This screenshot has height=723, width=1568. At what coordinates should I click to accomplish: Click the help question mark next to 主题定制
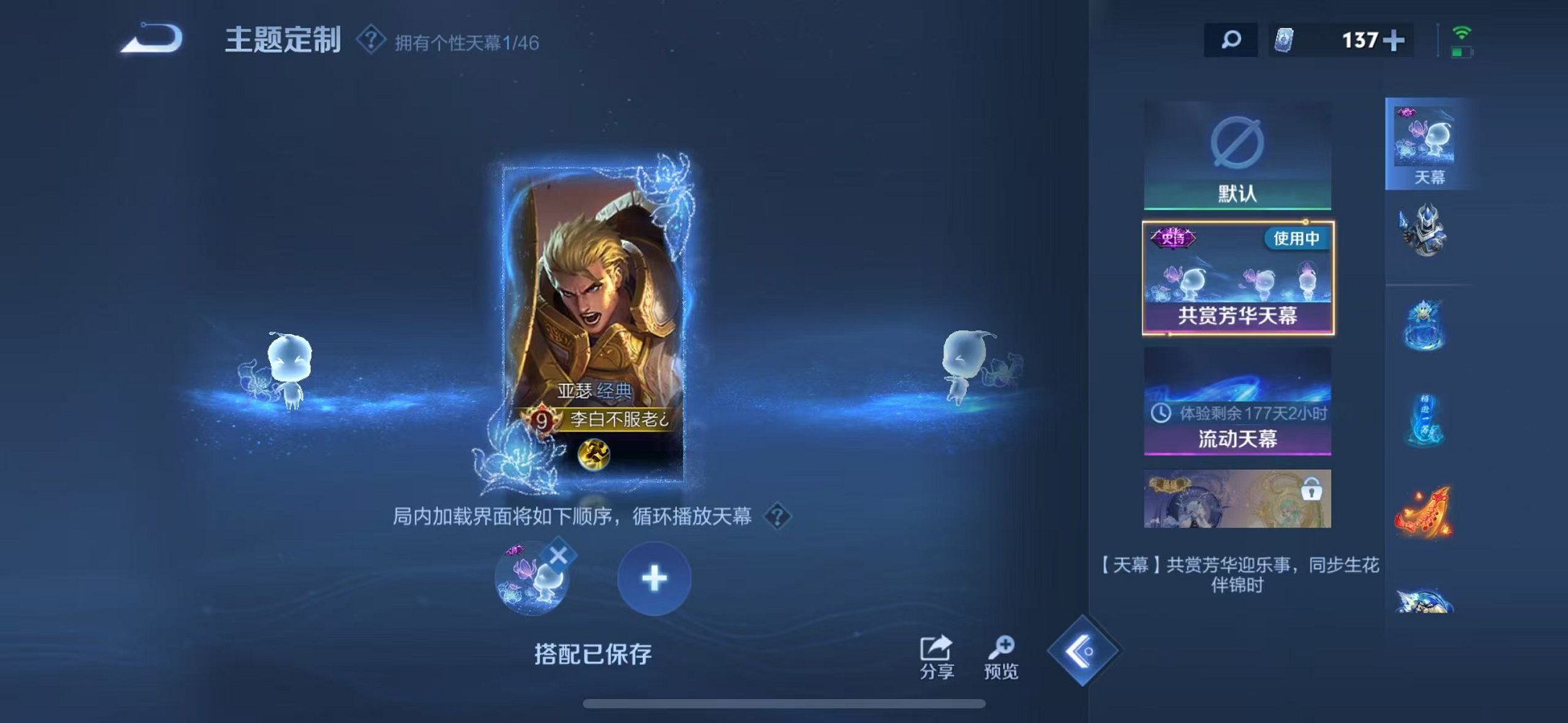pos(369,40)
